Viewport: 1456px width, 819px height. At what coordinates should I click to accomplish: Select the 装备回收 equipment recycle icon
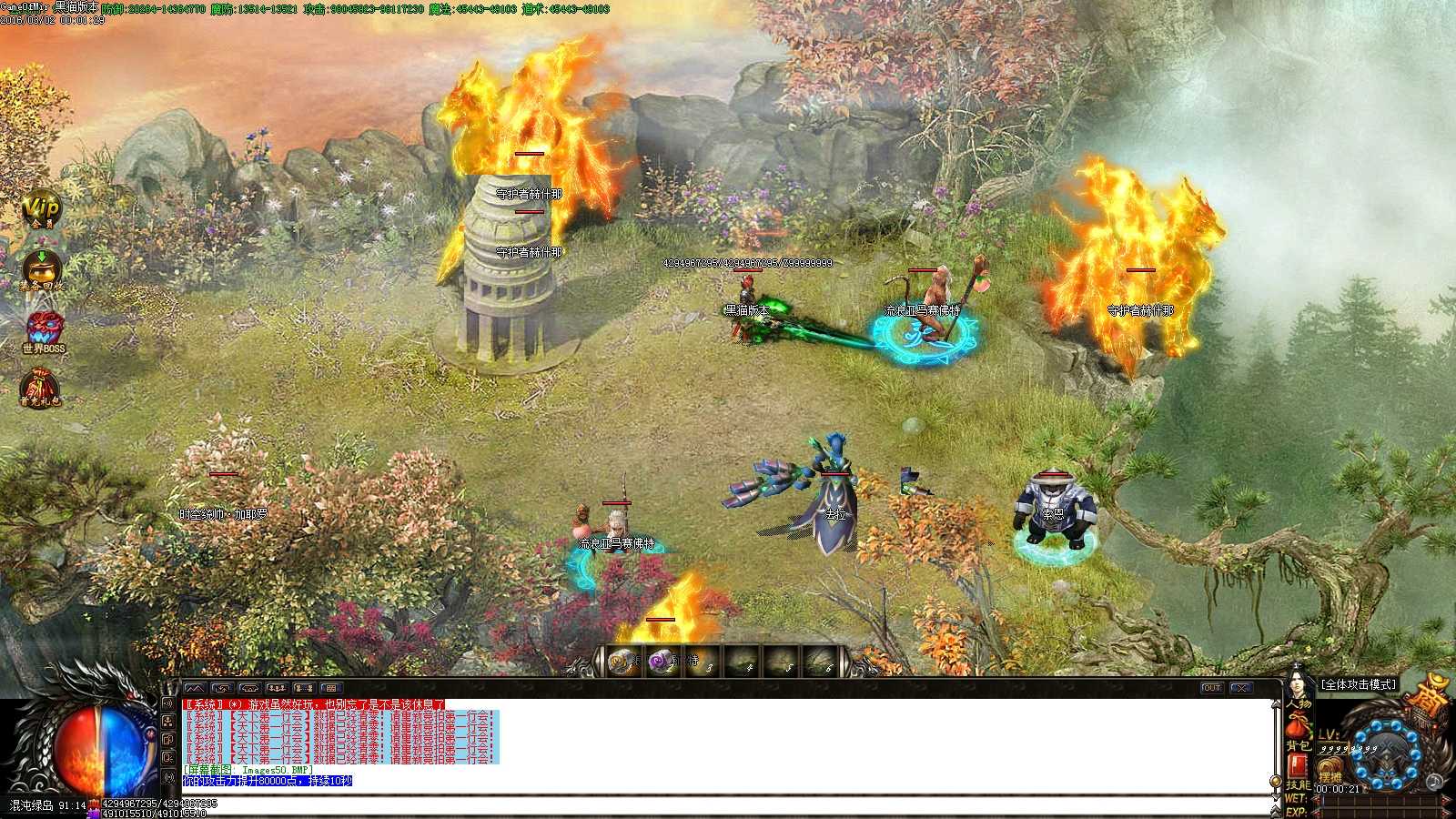41,270
